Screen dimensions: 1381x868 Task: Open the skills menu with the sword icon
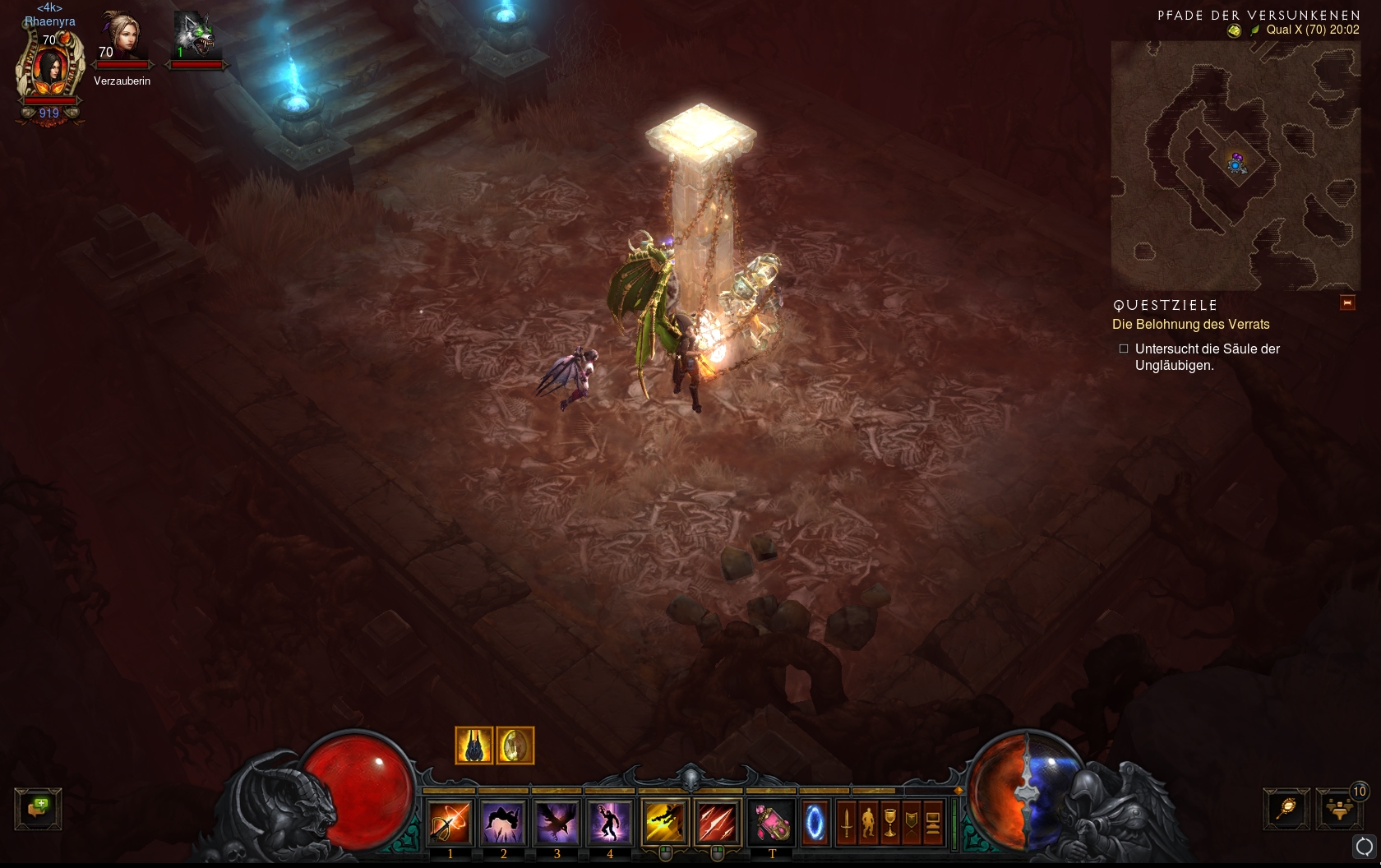coord(847,821)
